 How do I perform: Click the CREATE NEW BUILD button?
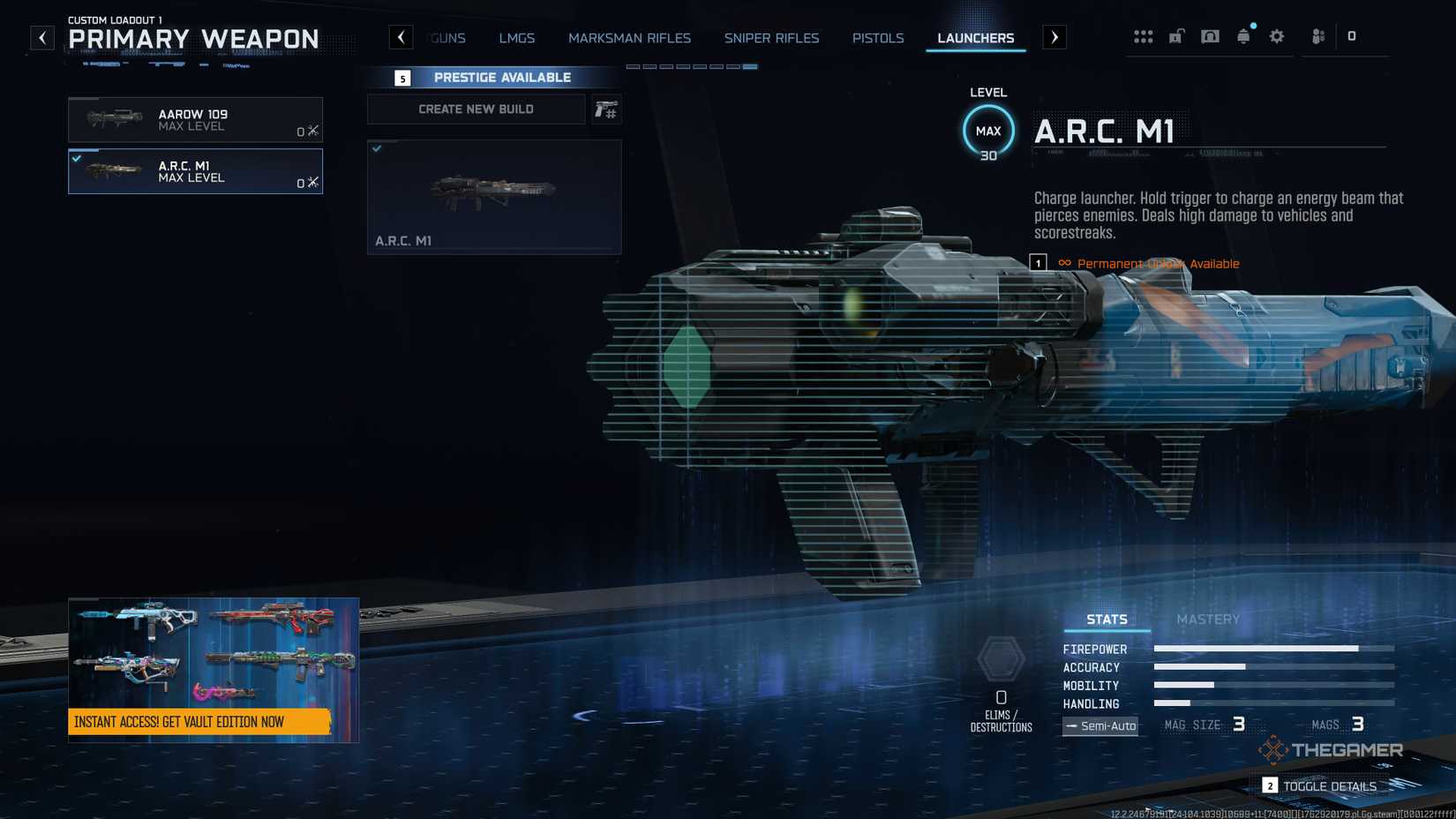476,109
